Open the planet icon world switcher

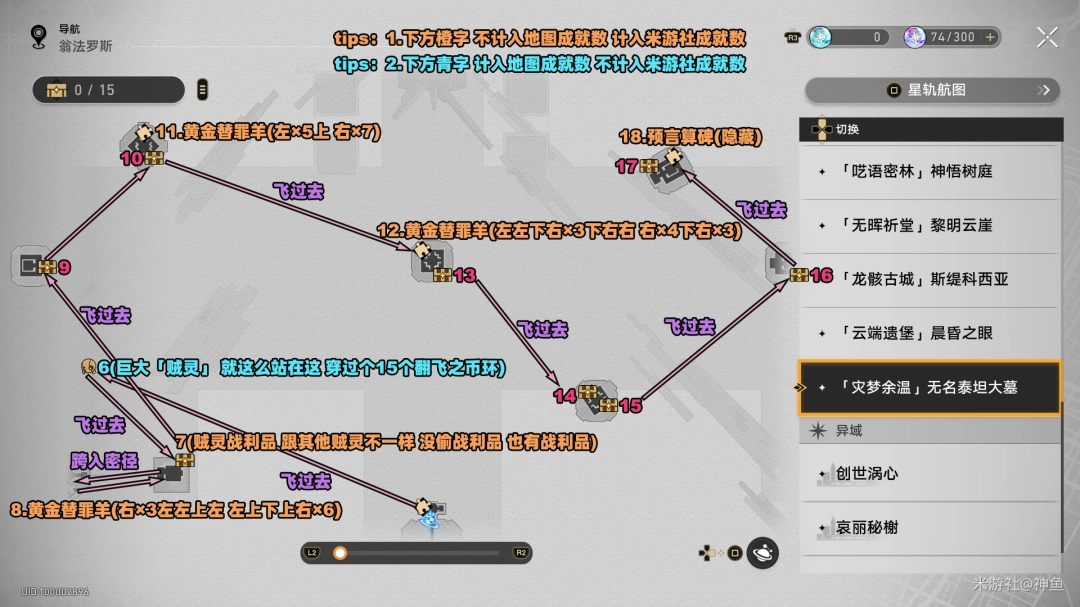pos(762,552)
